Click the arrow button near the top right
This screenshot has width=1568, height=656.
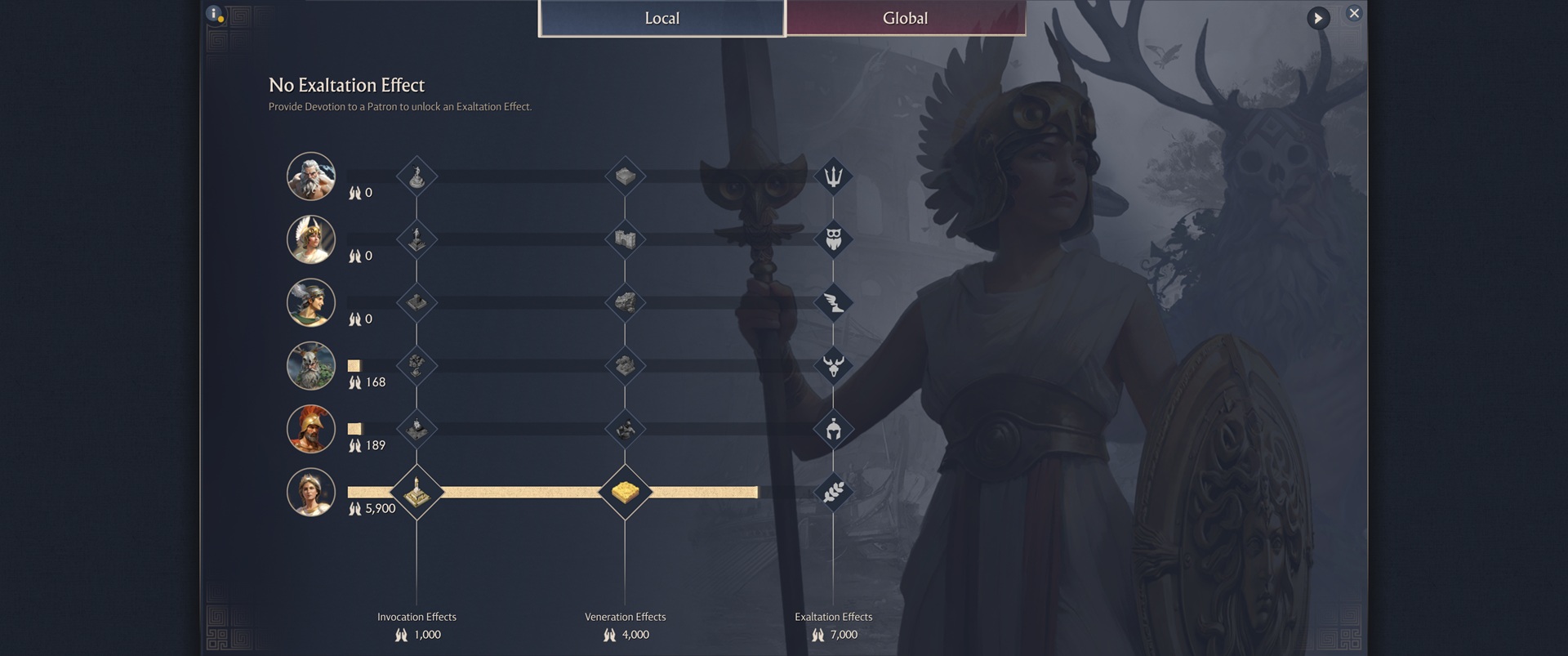(x=1318, y=18)
